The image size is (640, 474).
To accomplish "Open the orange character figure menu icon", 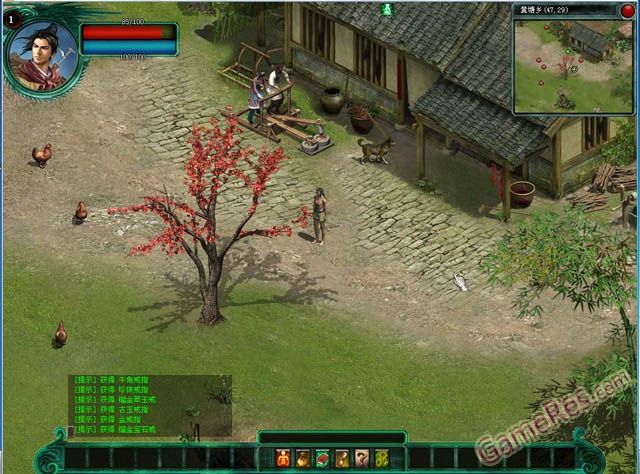I will point(283,458).
